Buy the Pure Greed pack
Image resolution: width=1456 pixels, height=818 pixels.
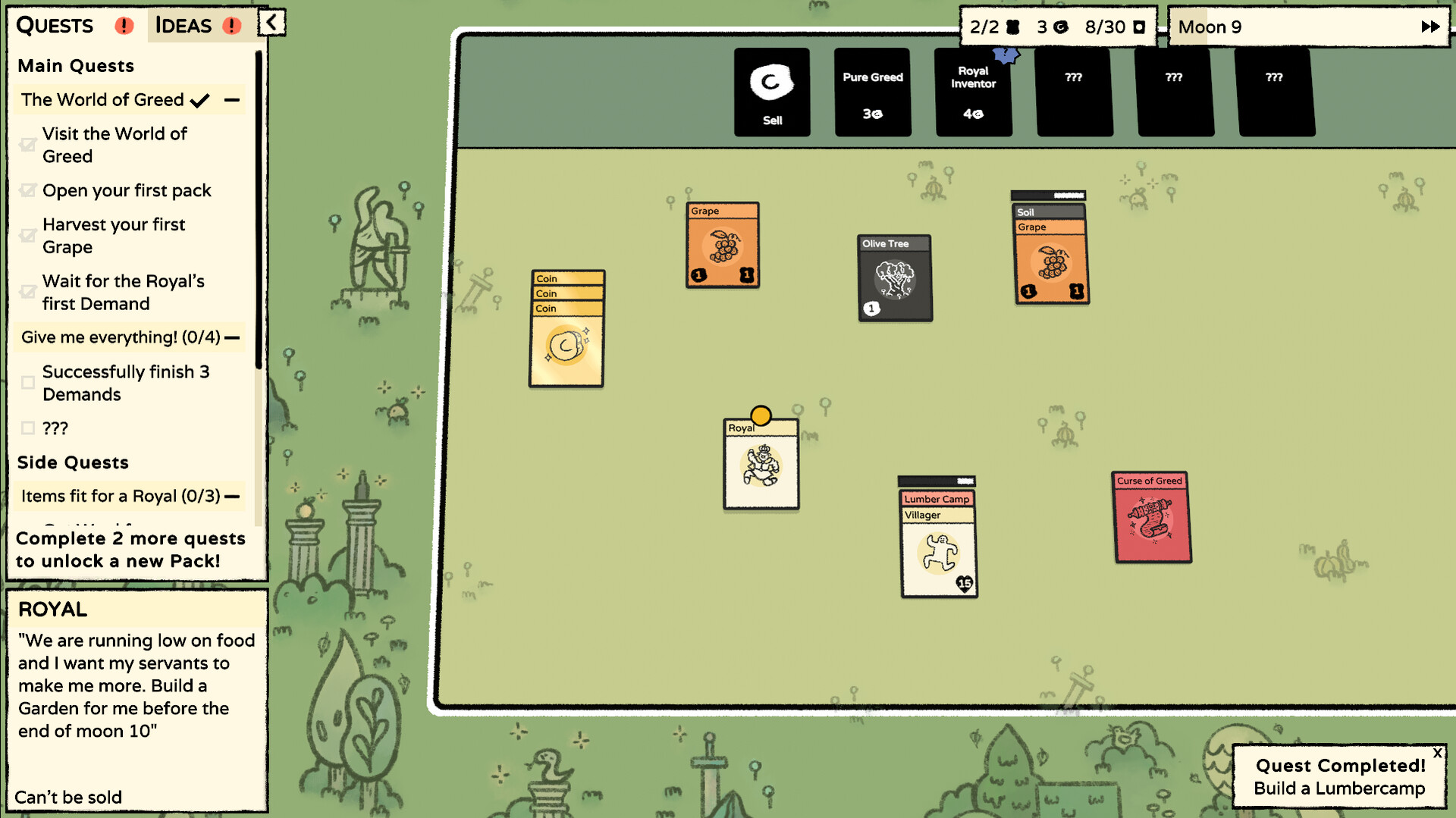coord(872,92)
